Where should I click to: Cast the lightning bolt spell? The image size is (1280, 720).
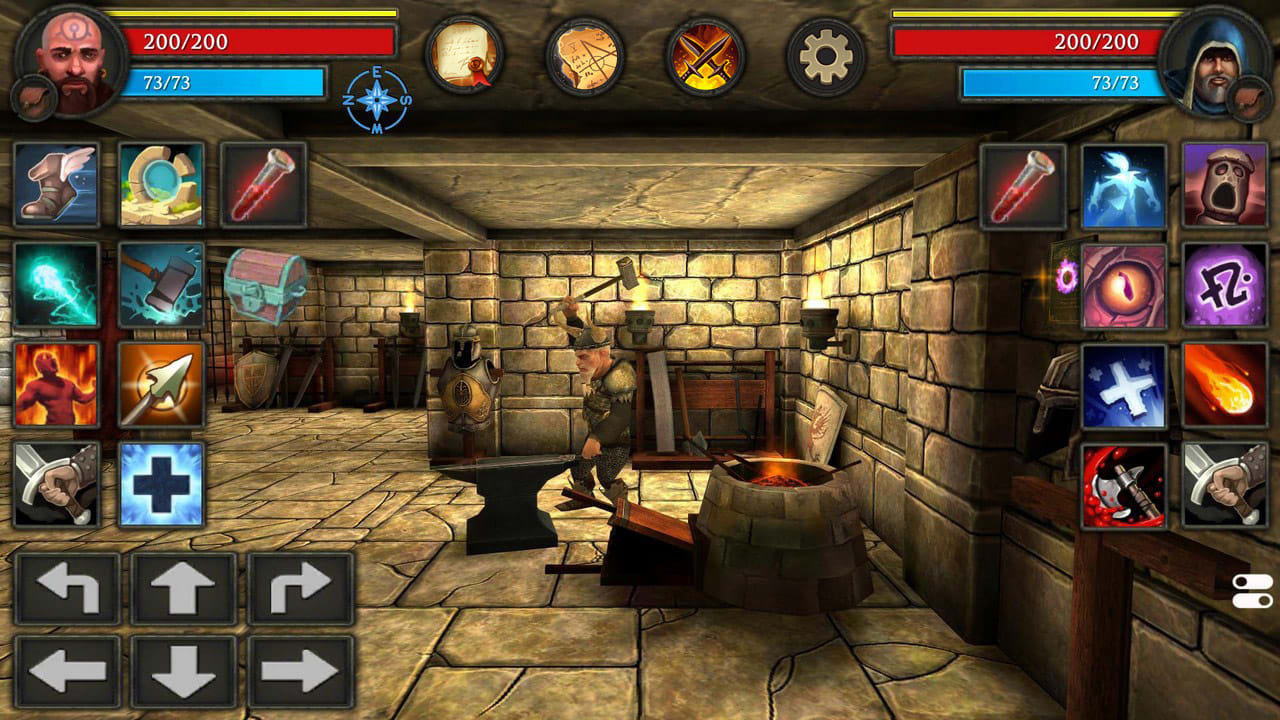(x=56, y=289)
